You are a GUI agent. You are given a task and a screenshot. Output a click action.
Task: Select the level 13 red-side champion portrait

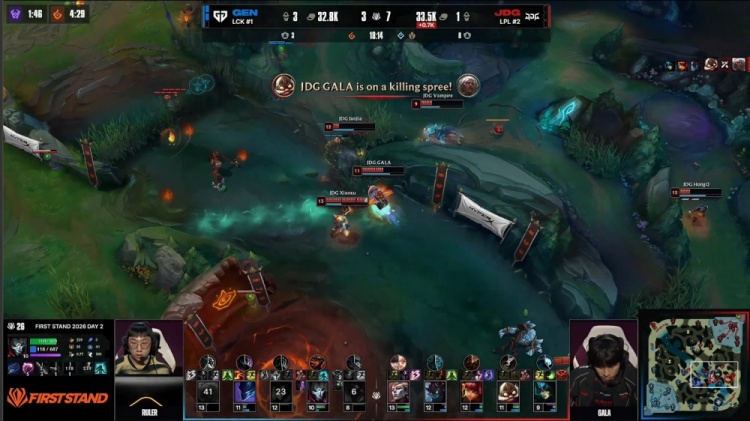pos(398,392)
